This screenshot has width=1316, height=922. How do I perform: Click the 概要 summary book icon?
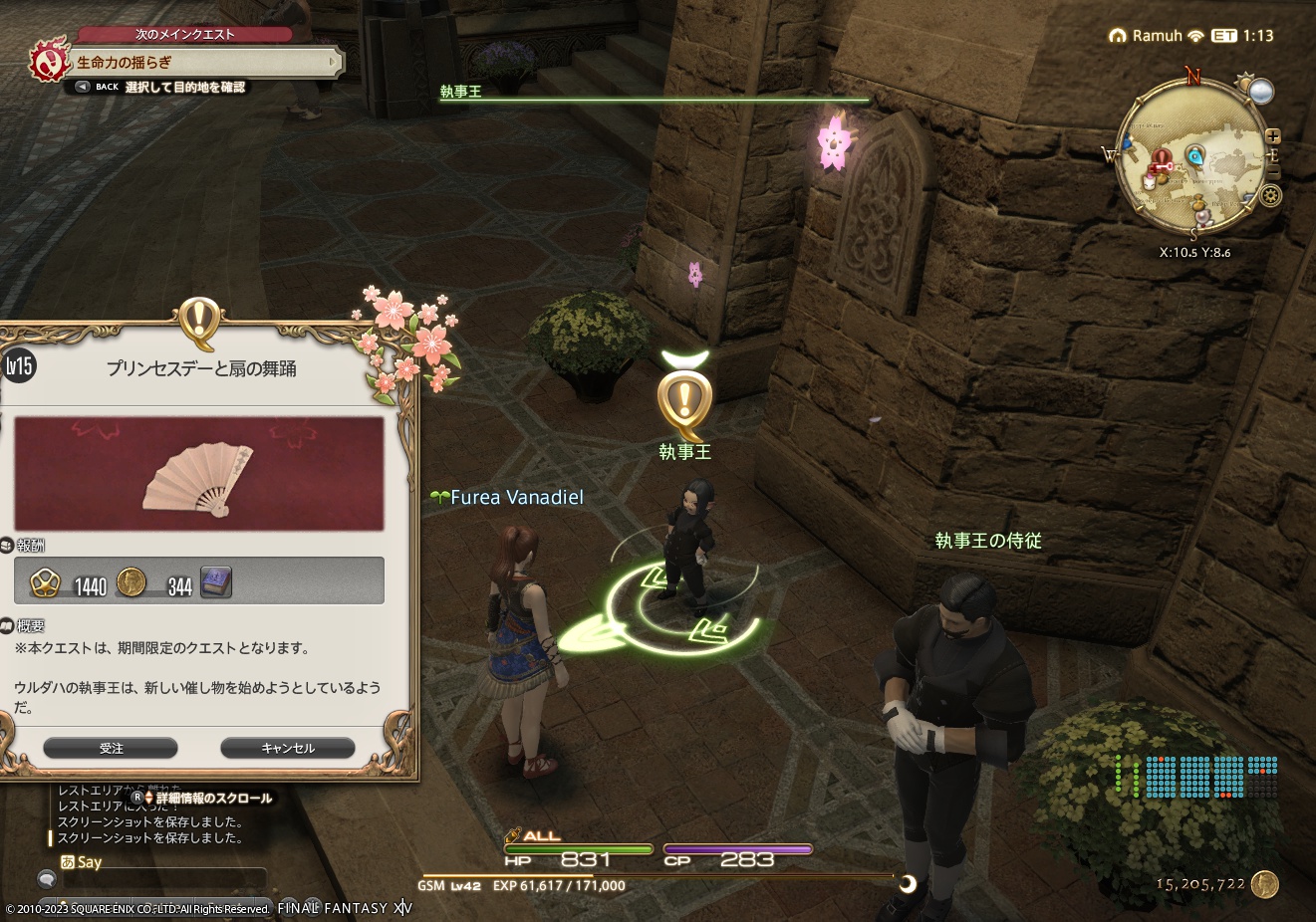tap(8, 626)
